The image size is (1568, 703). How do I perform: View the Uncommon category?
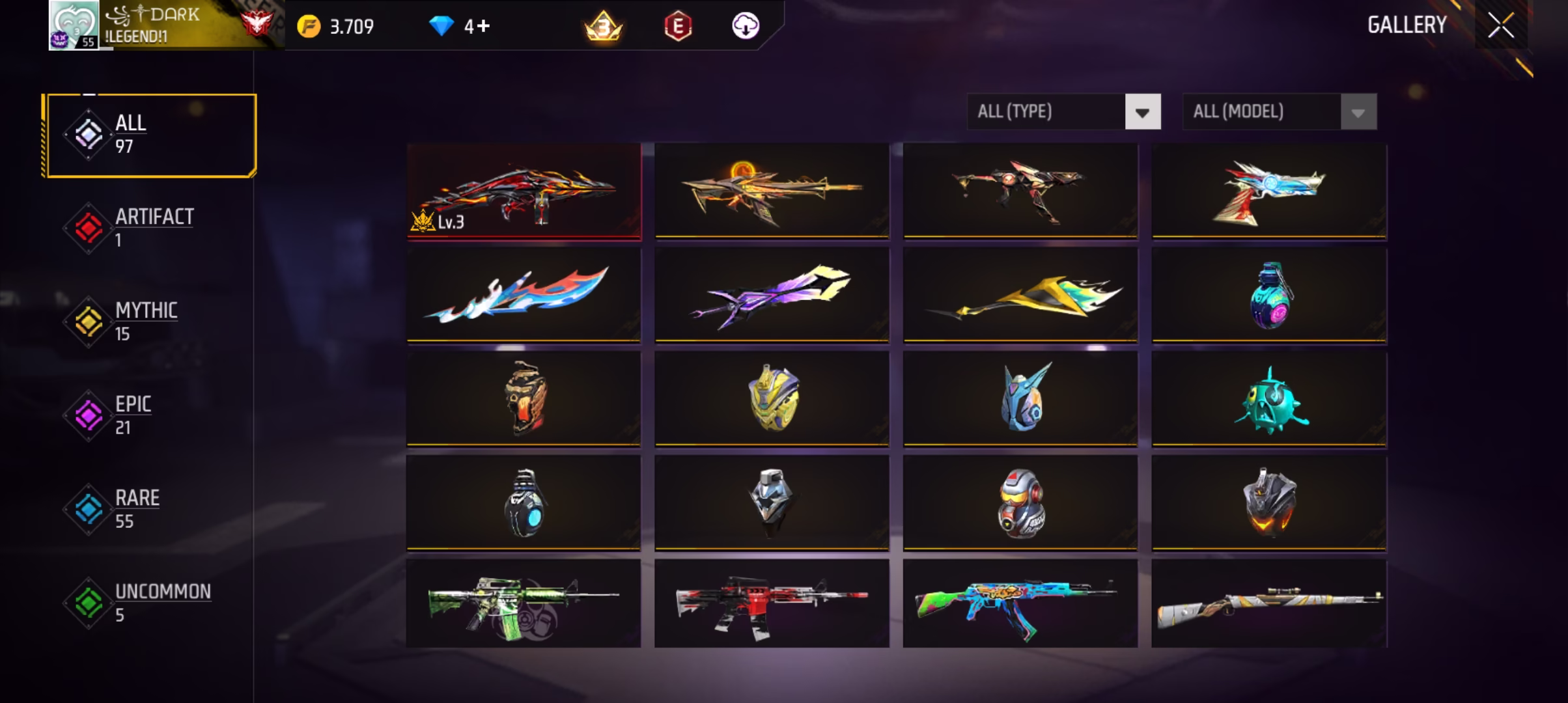pos(151,603)
